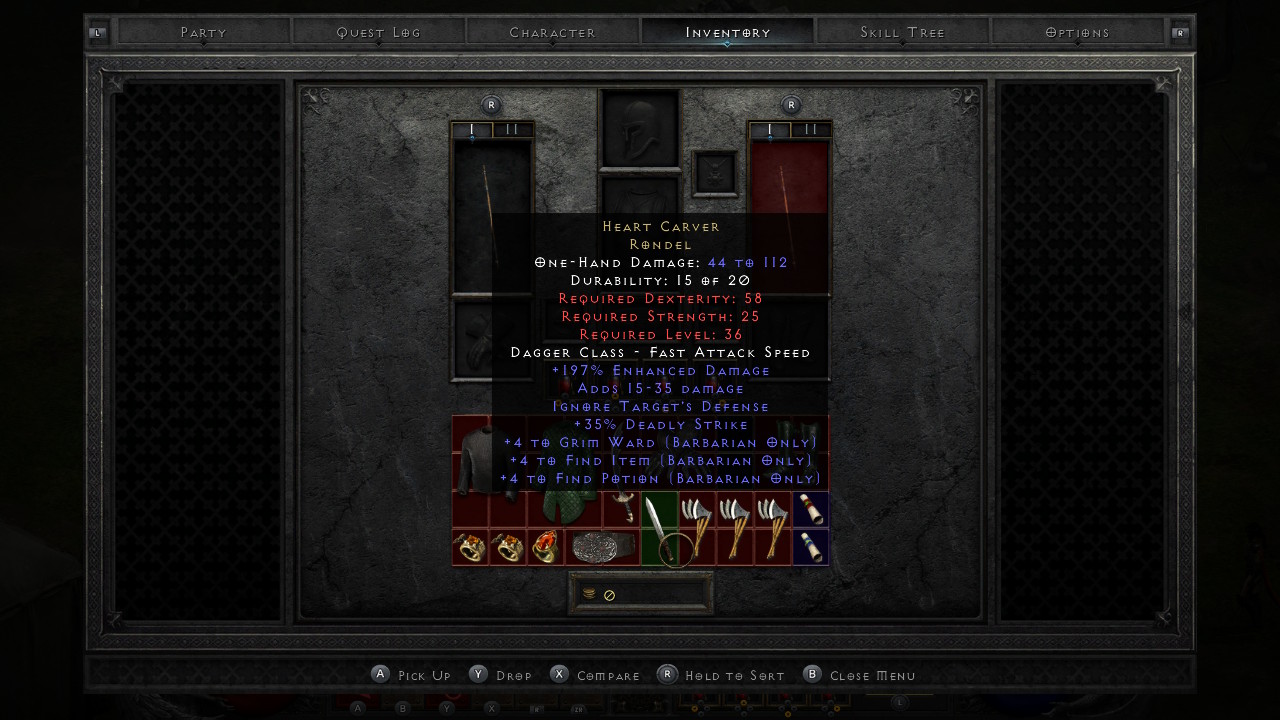Show the Character tab
Viewport: 1280px width, 720px height.
point(552,32)
